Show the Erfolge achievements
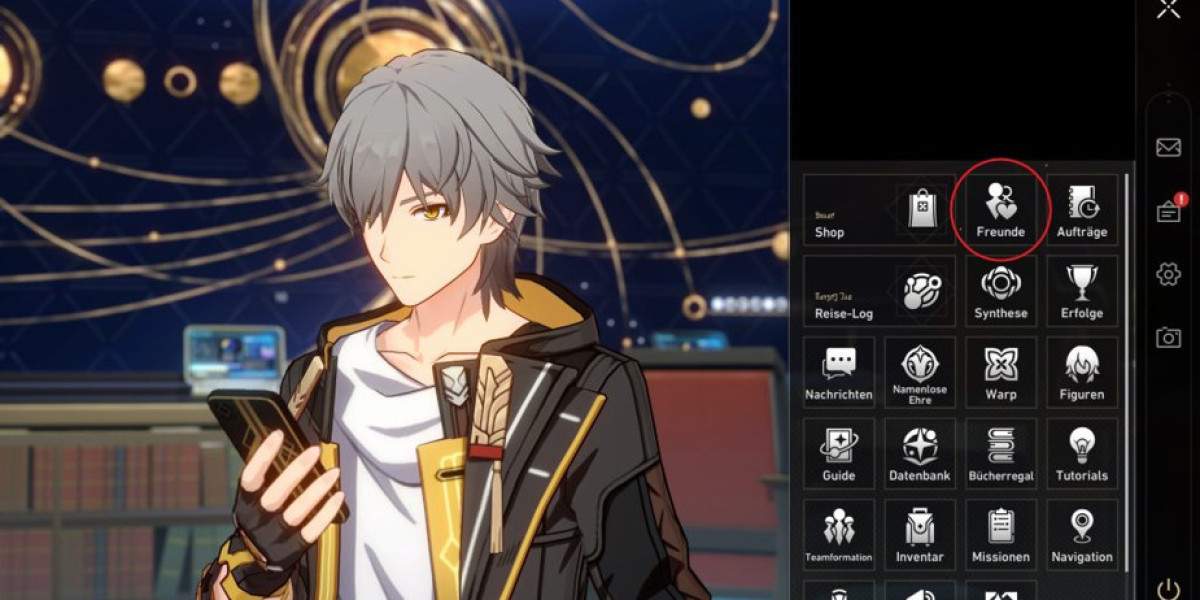The height and width of the screenshot is (600, 1200). tap(1082, 291)
